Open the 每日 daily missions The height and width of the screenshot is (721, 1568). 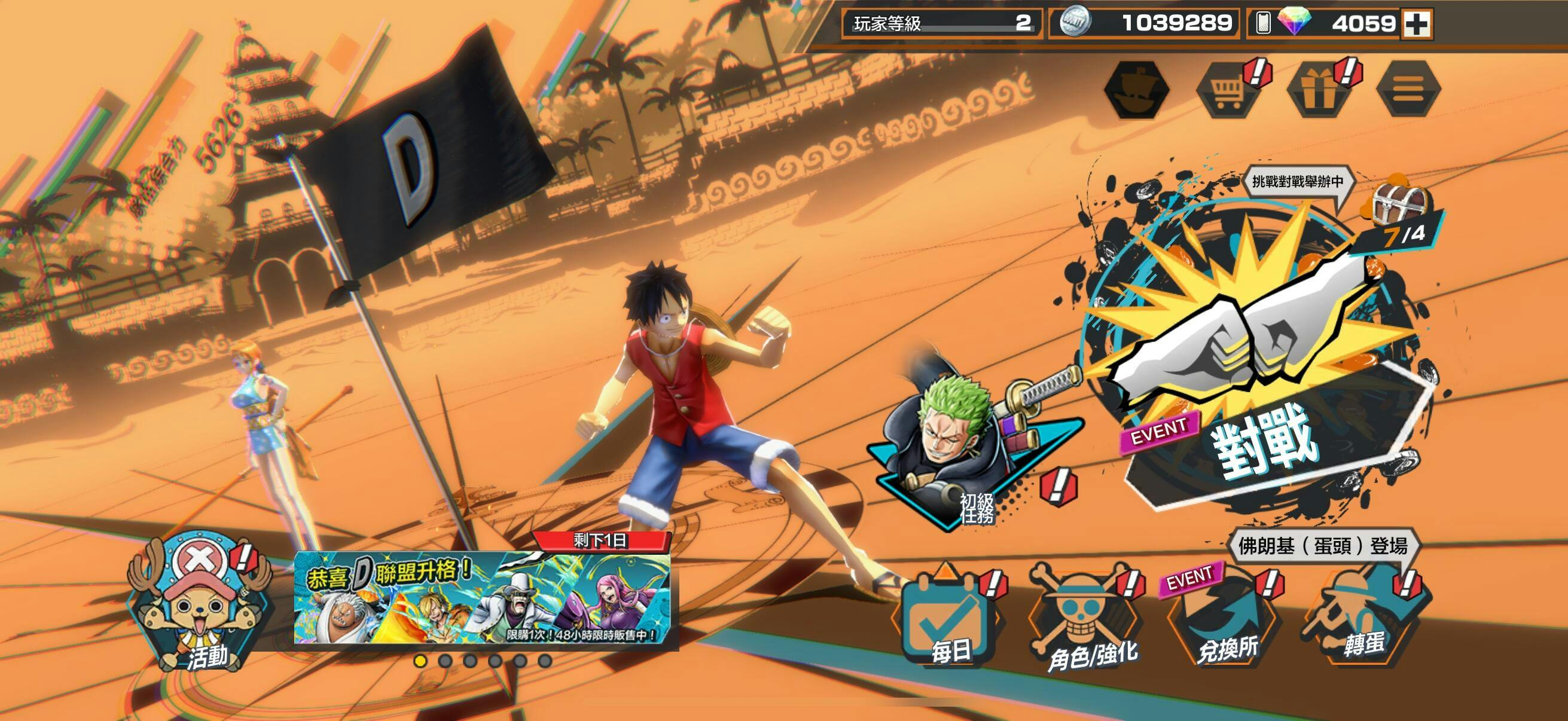[948, 621]
